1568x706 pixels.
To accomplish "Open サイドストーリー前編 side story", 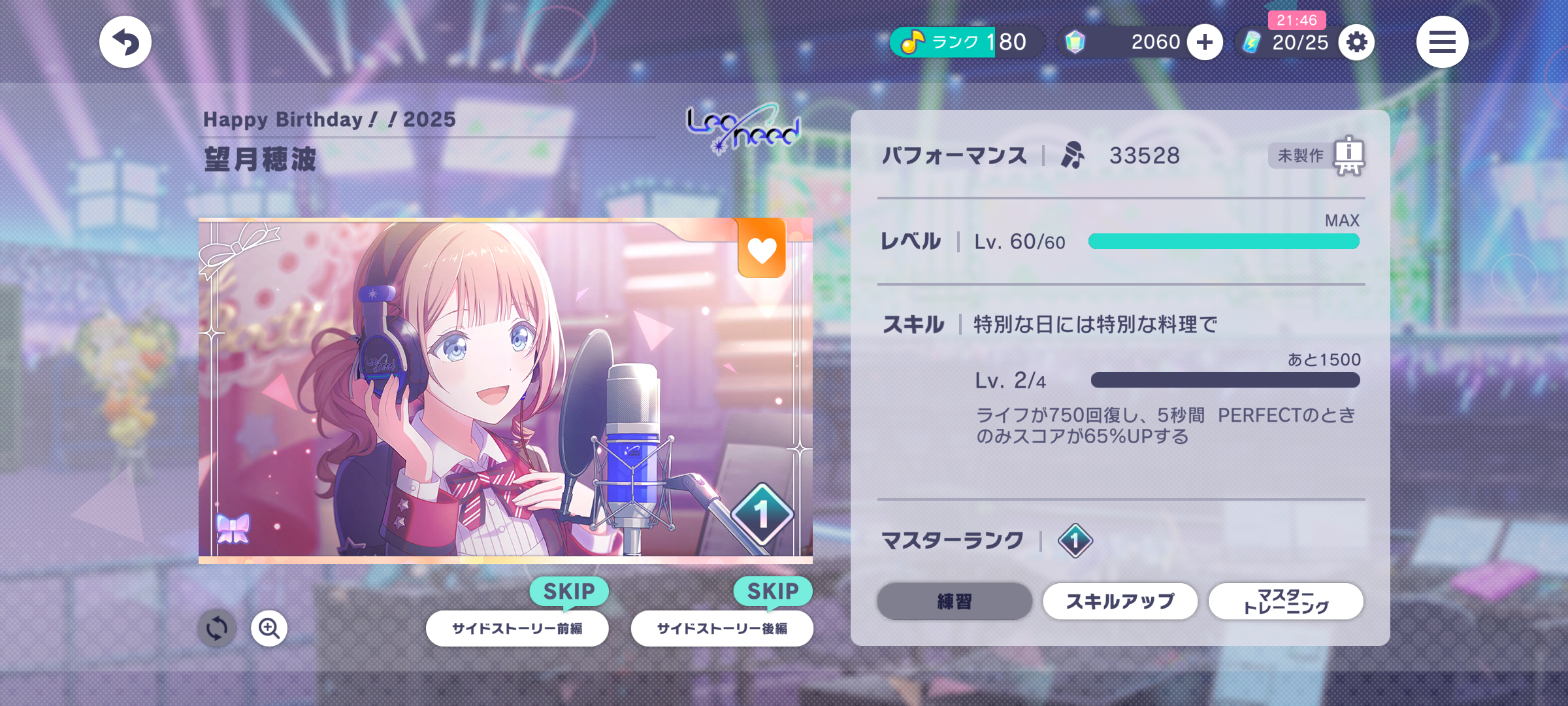I will (517, 629).
